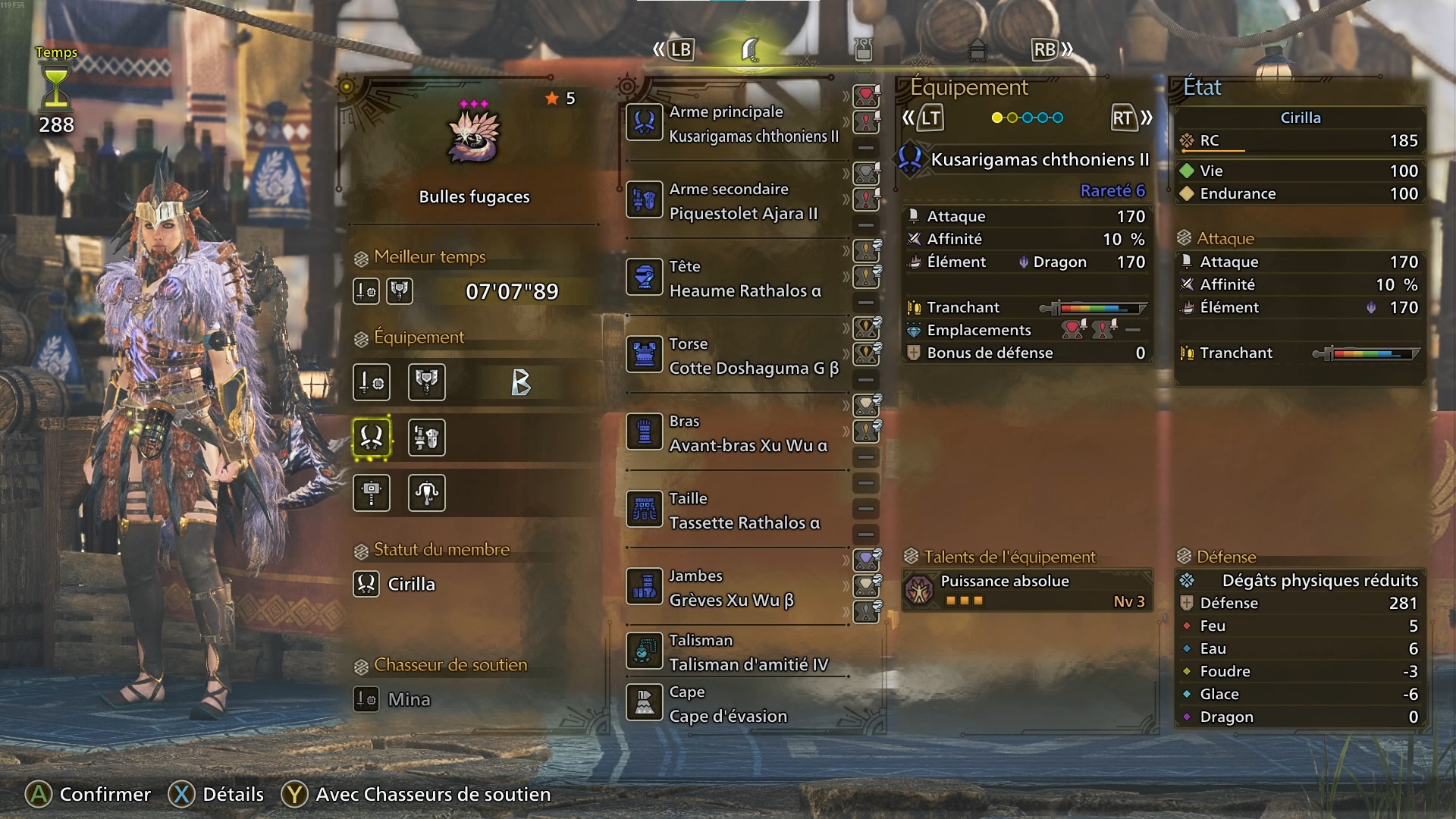
Task: Select the sword and shield weapon icon
Action: 372,382
